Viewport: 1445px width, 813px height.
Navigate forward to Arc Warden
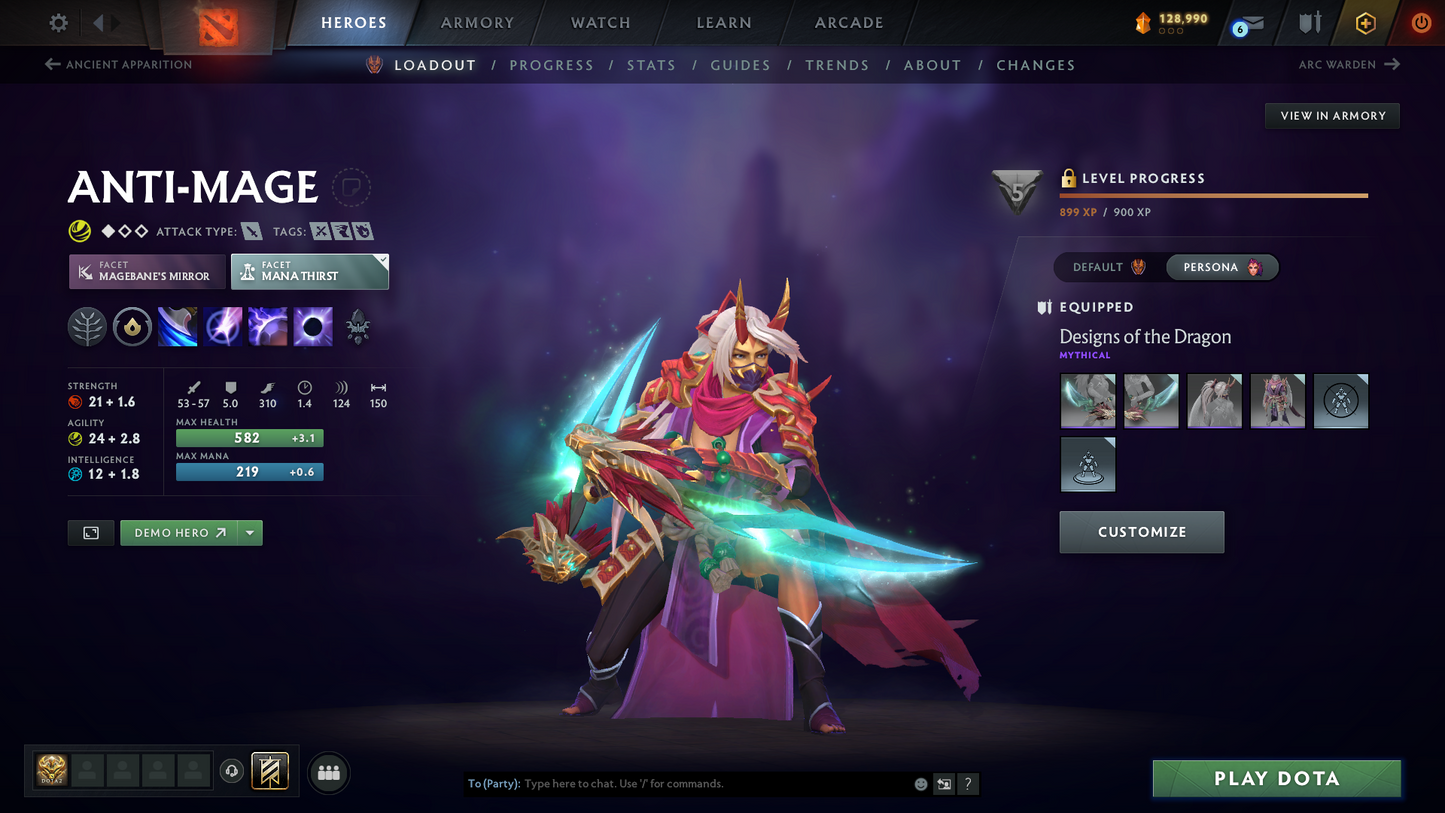[x=1349, y=63]
